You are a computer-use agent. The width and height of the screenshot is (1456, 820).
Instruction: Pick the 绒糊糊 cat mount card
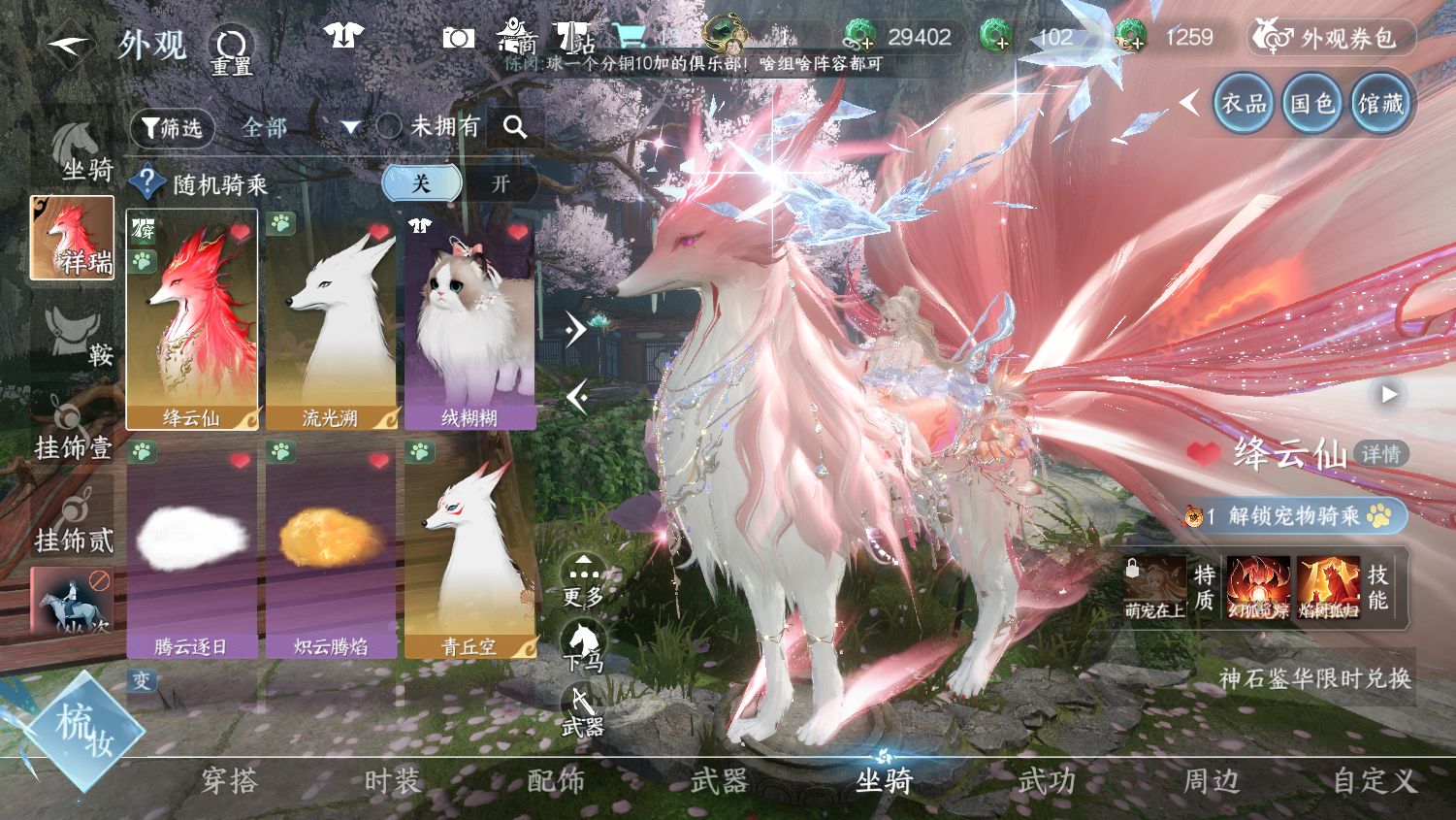pyautogui.click(x=469, y=320)
